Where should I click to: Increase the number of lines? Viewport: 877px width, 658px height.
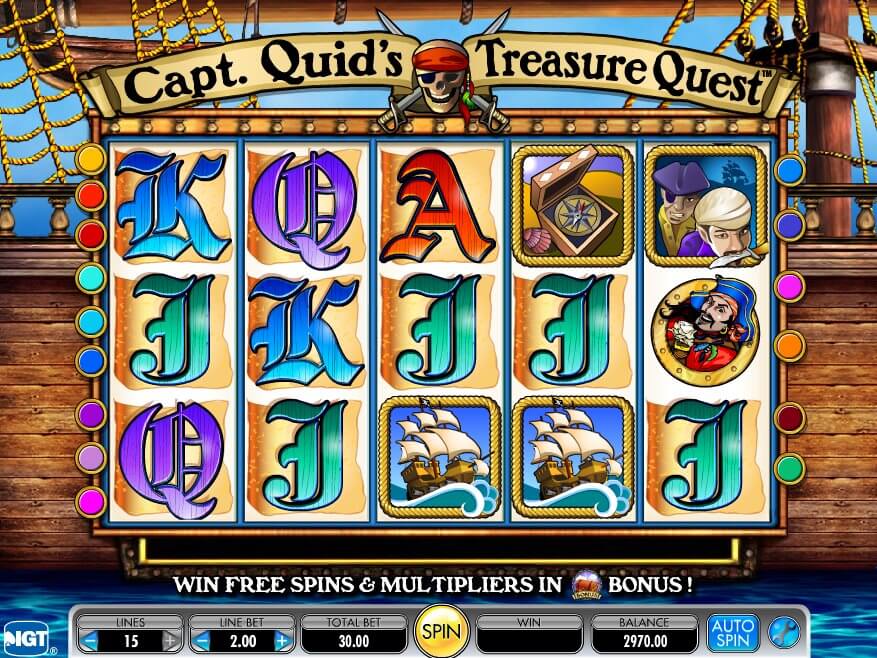[171, 640]
